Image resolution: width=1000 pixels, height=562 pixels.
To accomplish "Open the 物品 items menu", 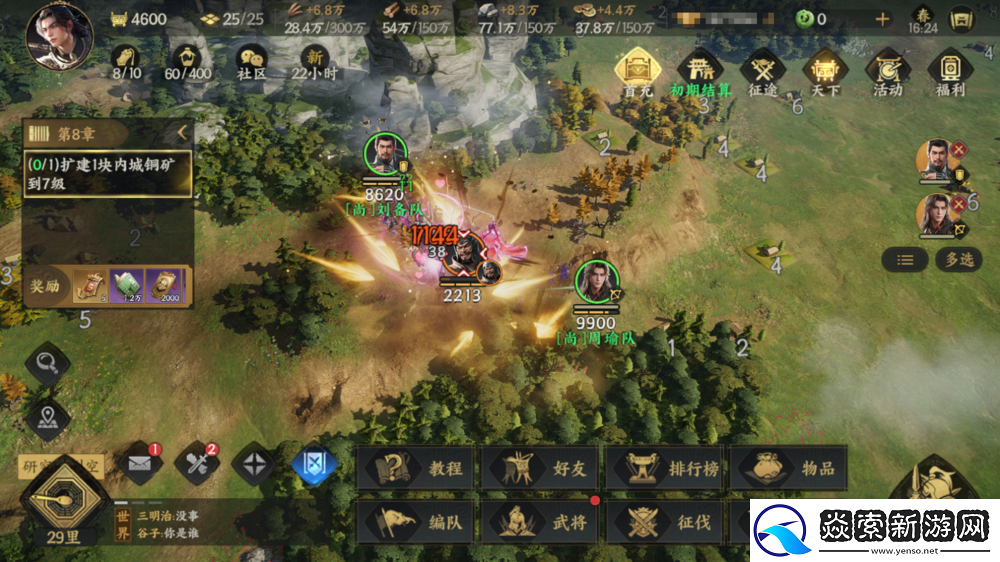I will (788, 468).
